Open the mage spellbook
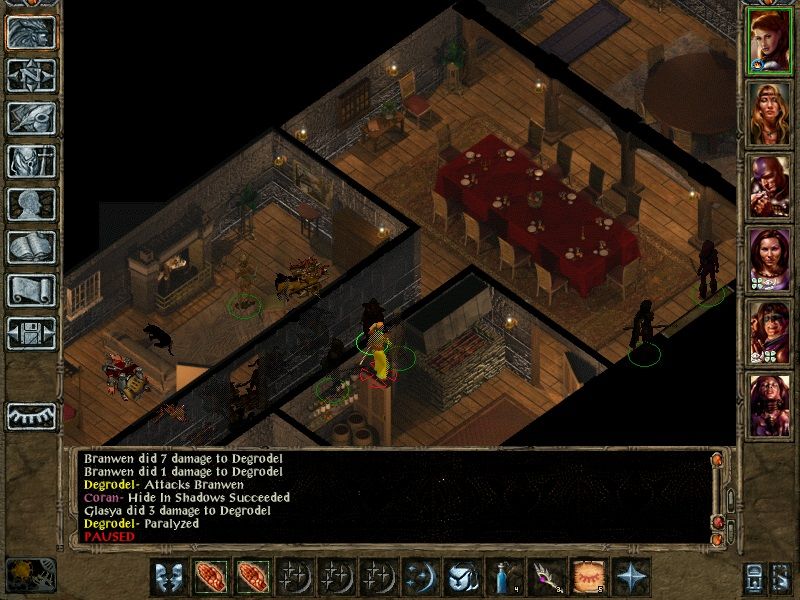Screen dimensions: 800x600 (x=31, y=247)
